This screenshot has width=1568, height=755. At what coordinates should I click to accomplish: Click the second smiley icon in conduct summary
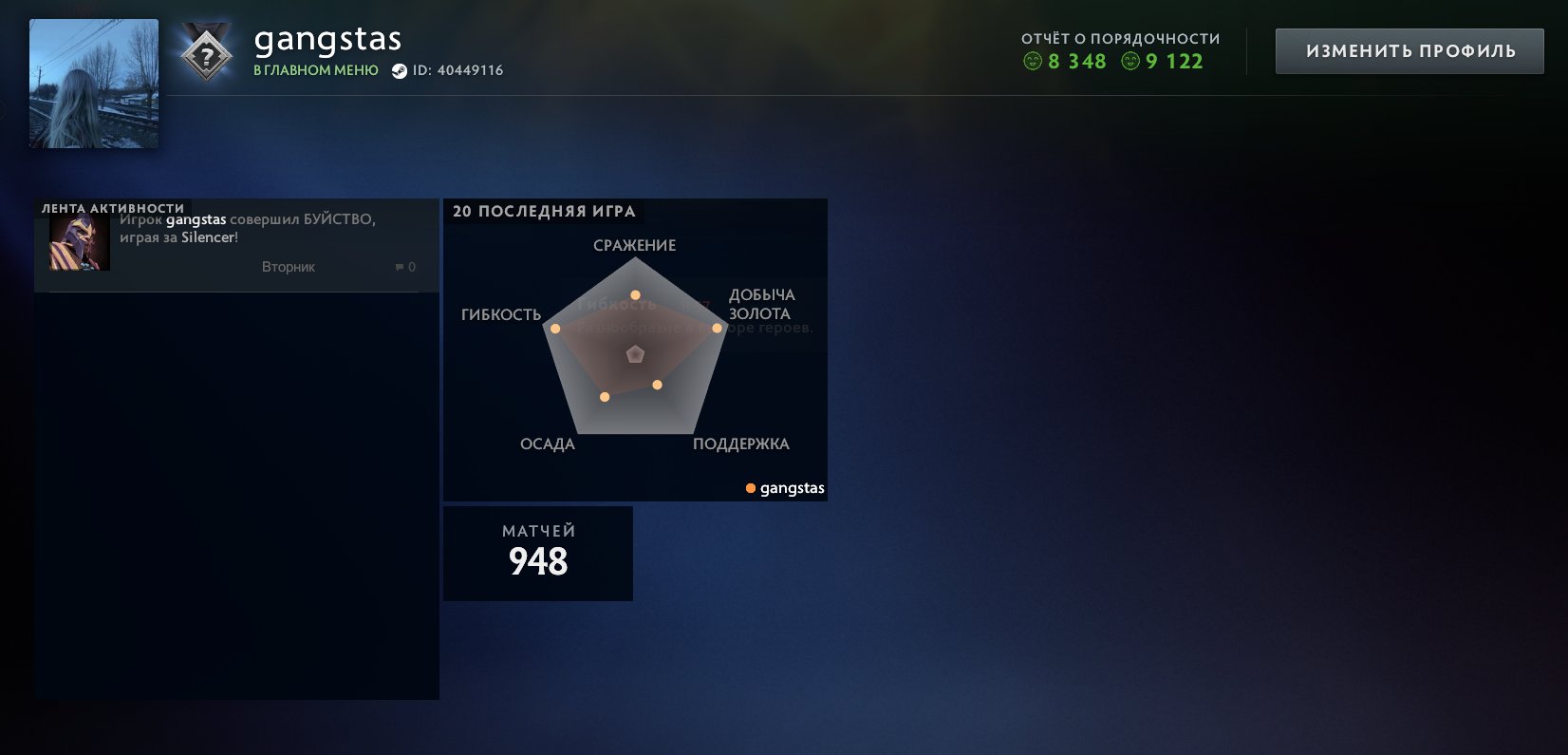click(x=1129, y=62)
